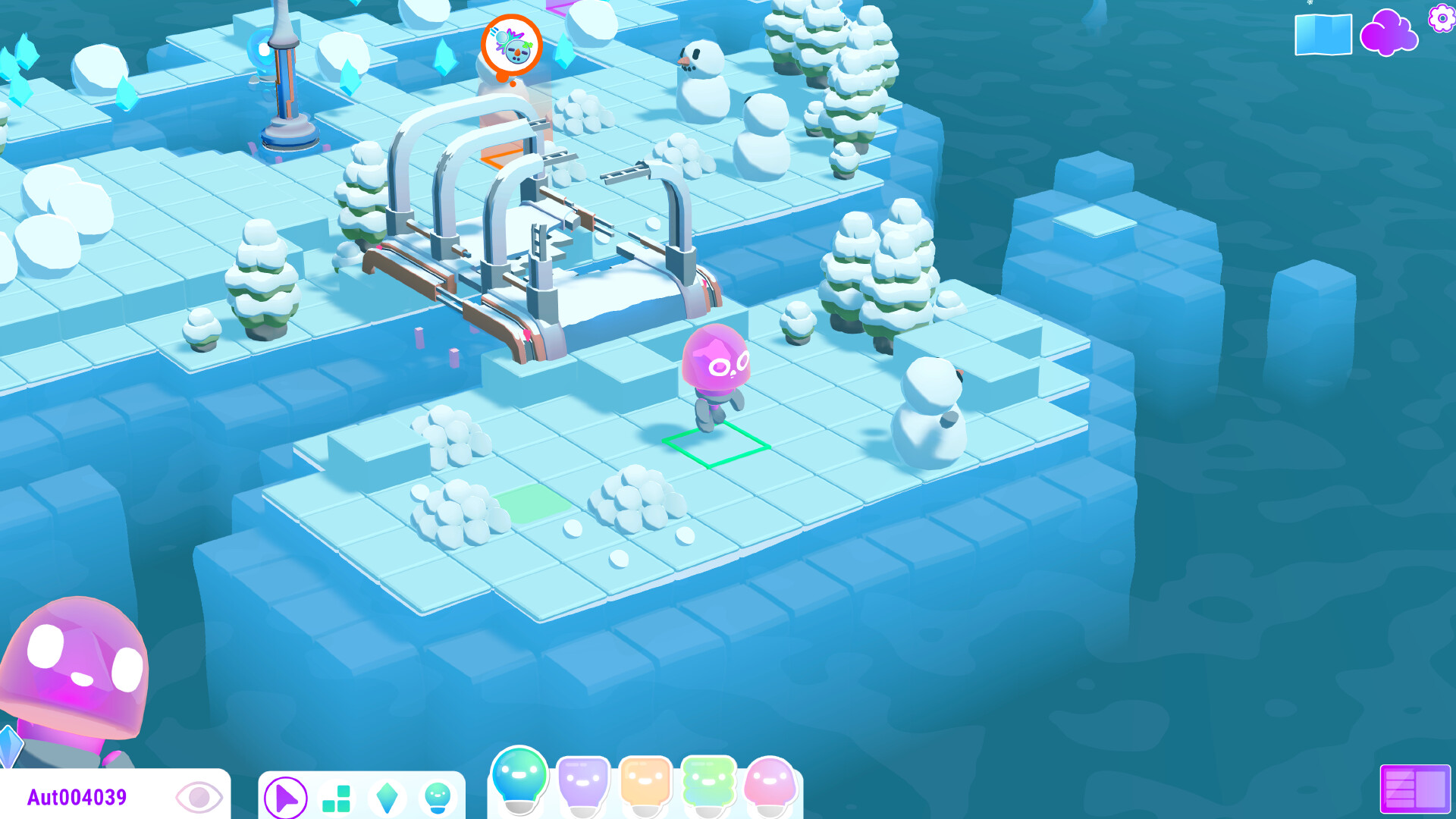Select the green bulb character
The width and height of the screenshot is (1456, 819).
[x=708, y=781]
